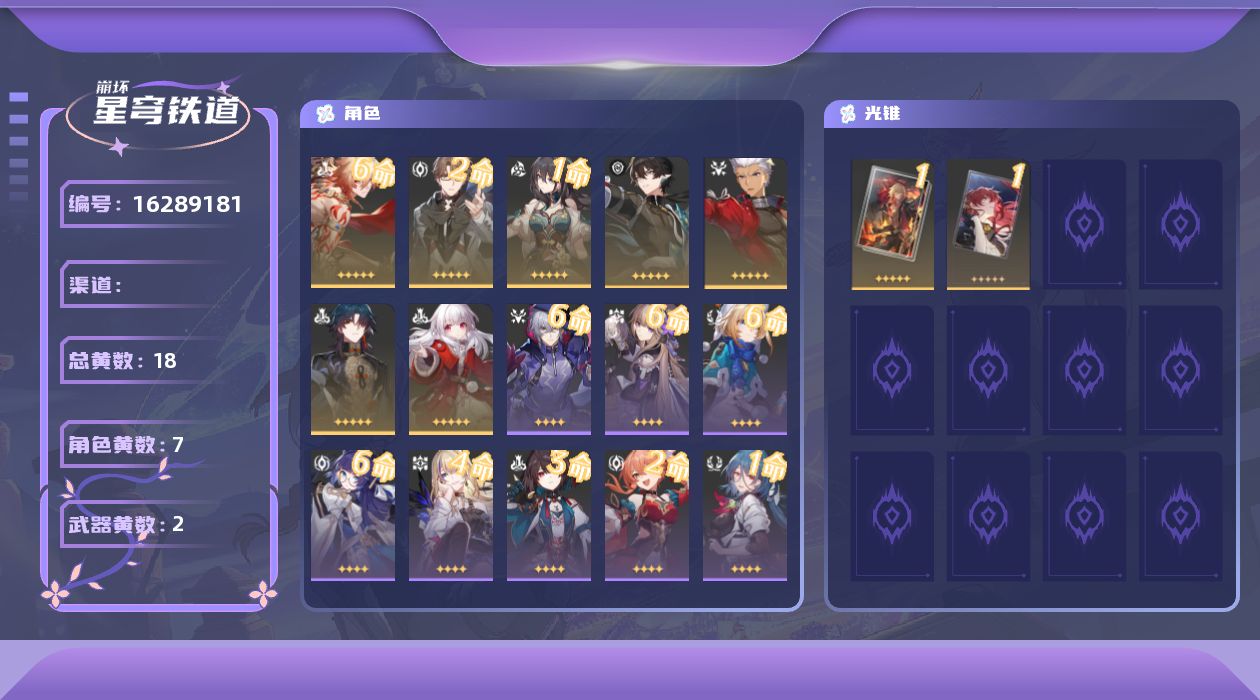Open the Ruan Mei character card

(x=548, y=222)
